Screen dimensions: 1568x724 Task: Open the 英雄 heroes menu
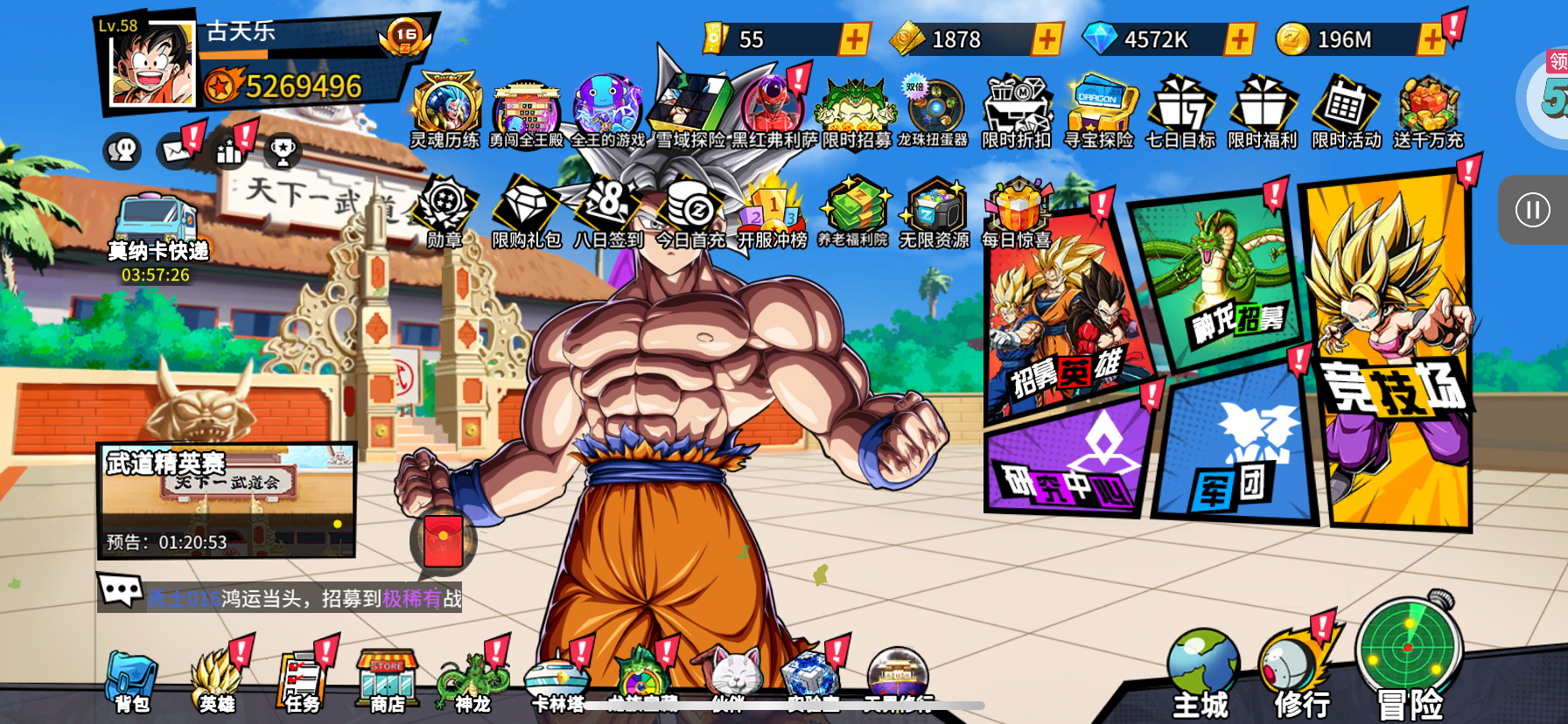[216, 682]
